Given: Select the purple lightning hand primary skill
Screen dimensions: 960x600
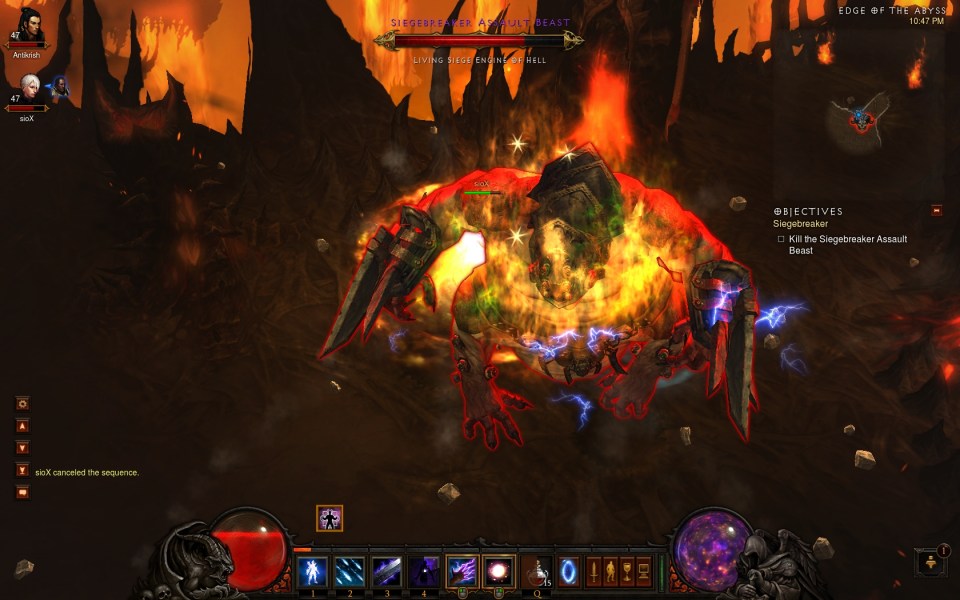Looking at the screenshot, I should 461,571.
